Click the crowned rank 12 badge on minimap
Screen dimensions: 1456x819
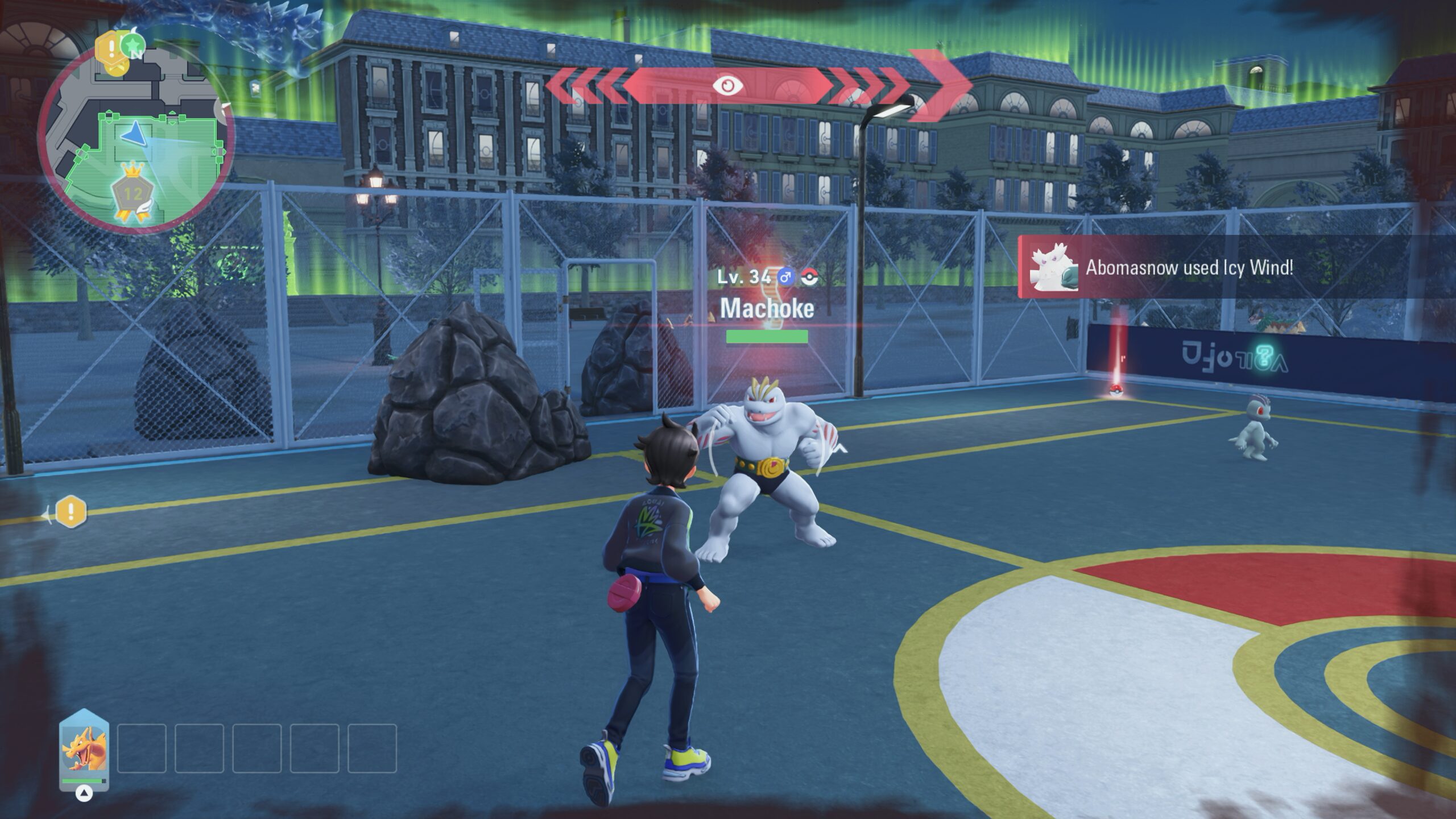pyautogui.click(x=134, y=194)
